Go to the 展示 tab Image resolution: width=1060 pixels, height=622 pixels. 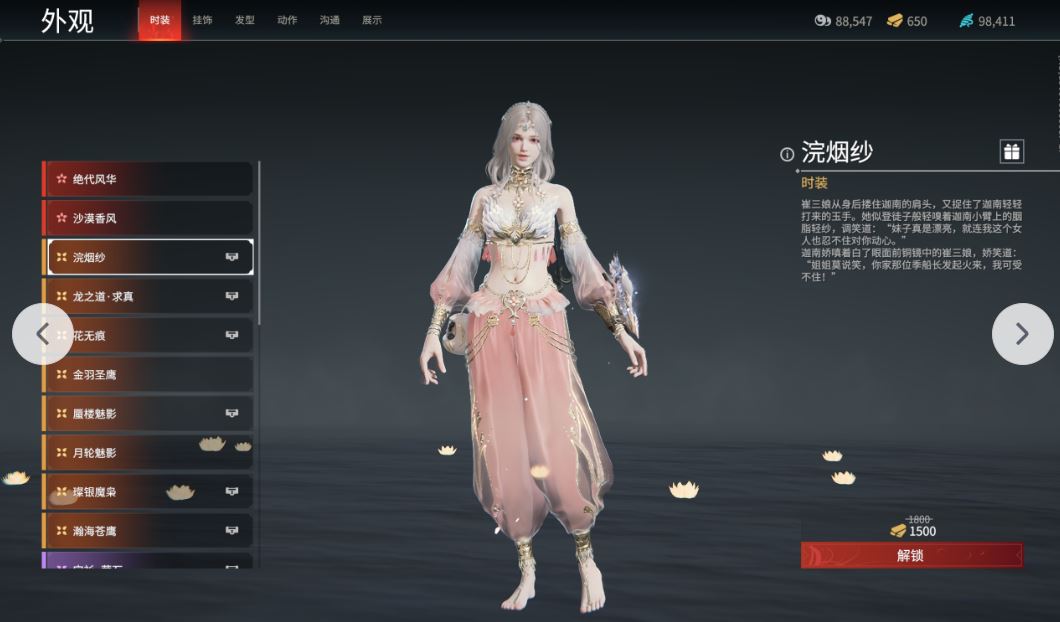pos(372,20)
